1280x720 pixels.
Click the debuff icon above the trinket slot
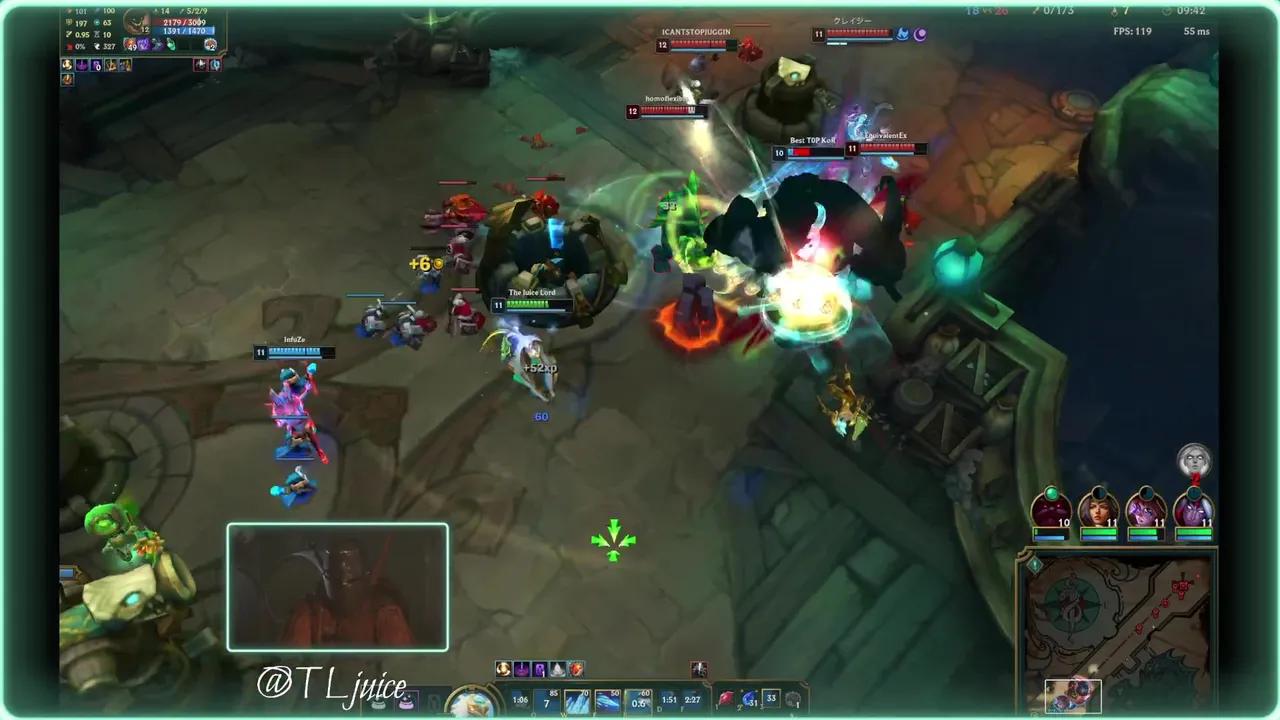point(699,668)
